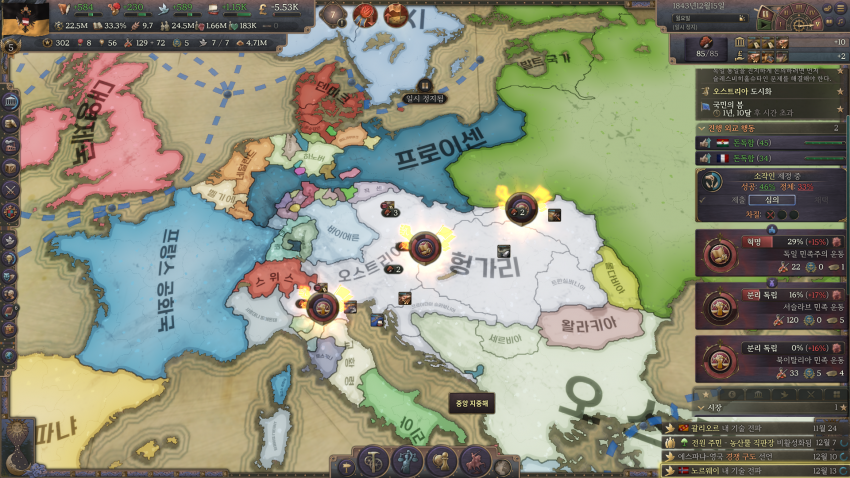The height and width of the screenshot is (478, 850).
Task: Open the red alert icon beside top resources
Action: point(365,15)
